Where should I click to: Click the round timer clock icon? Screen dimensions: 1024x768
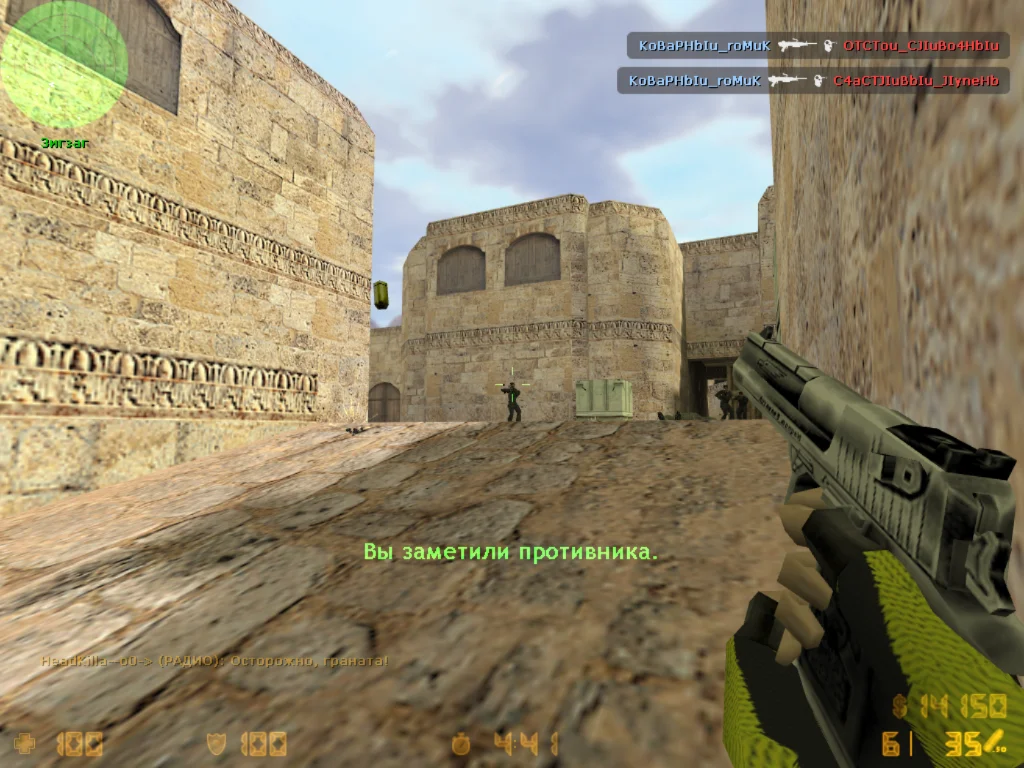pyautogui.click(x=460, y=744)
